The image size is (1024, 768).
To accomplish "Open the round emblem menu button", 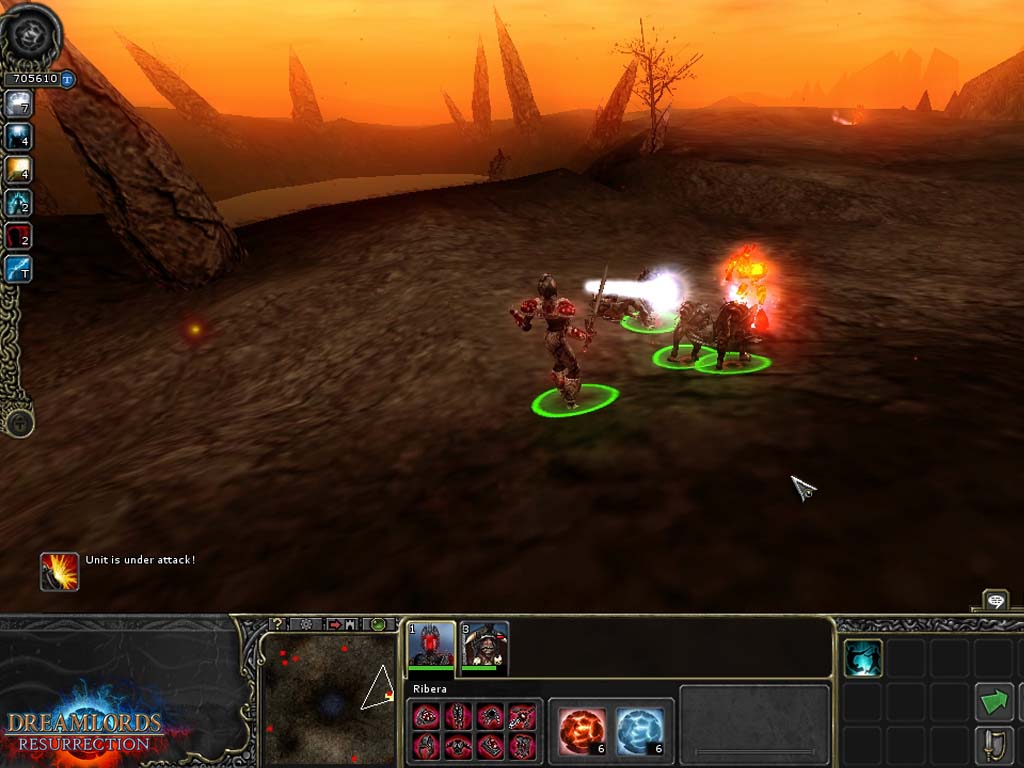I will tap(30, 35).
